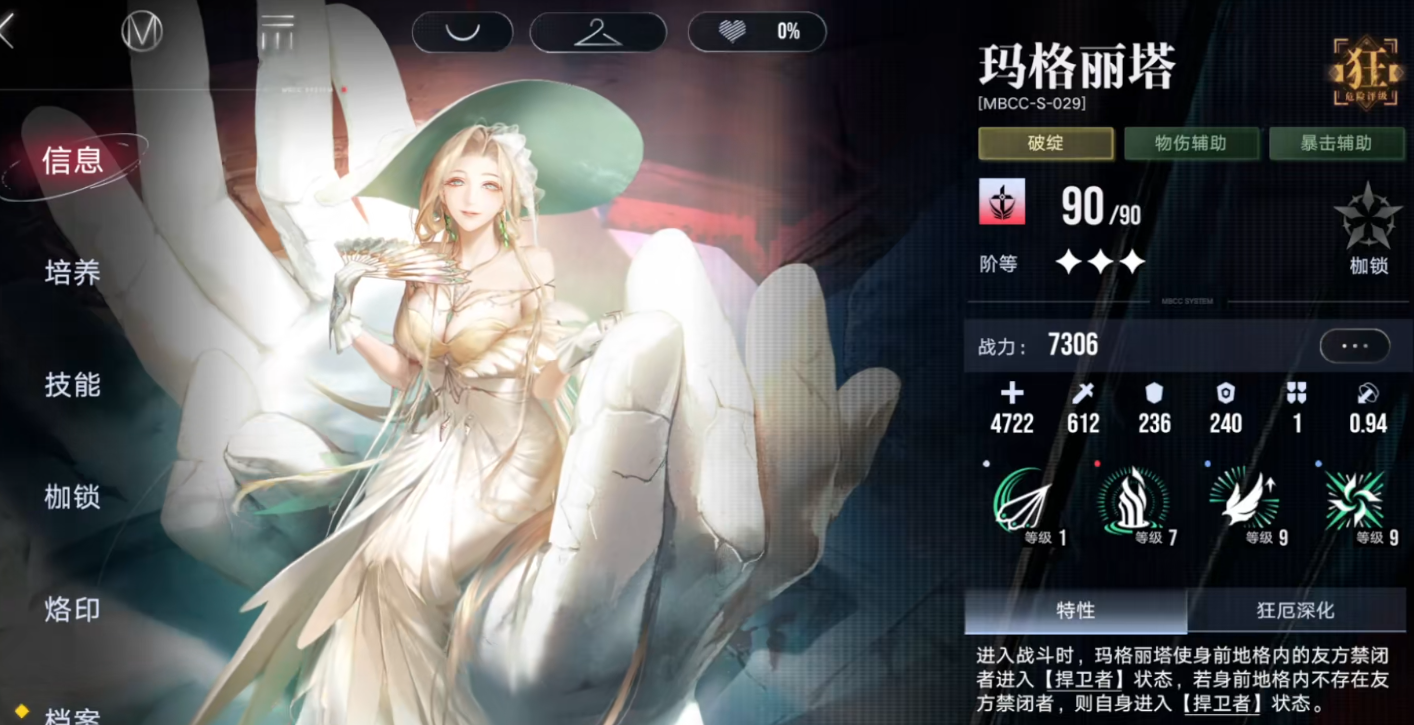Image resolution: width=1414 pixels, height=725 pixels.
Task: Open the M main menu icon
Action: point(141,32)
